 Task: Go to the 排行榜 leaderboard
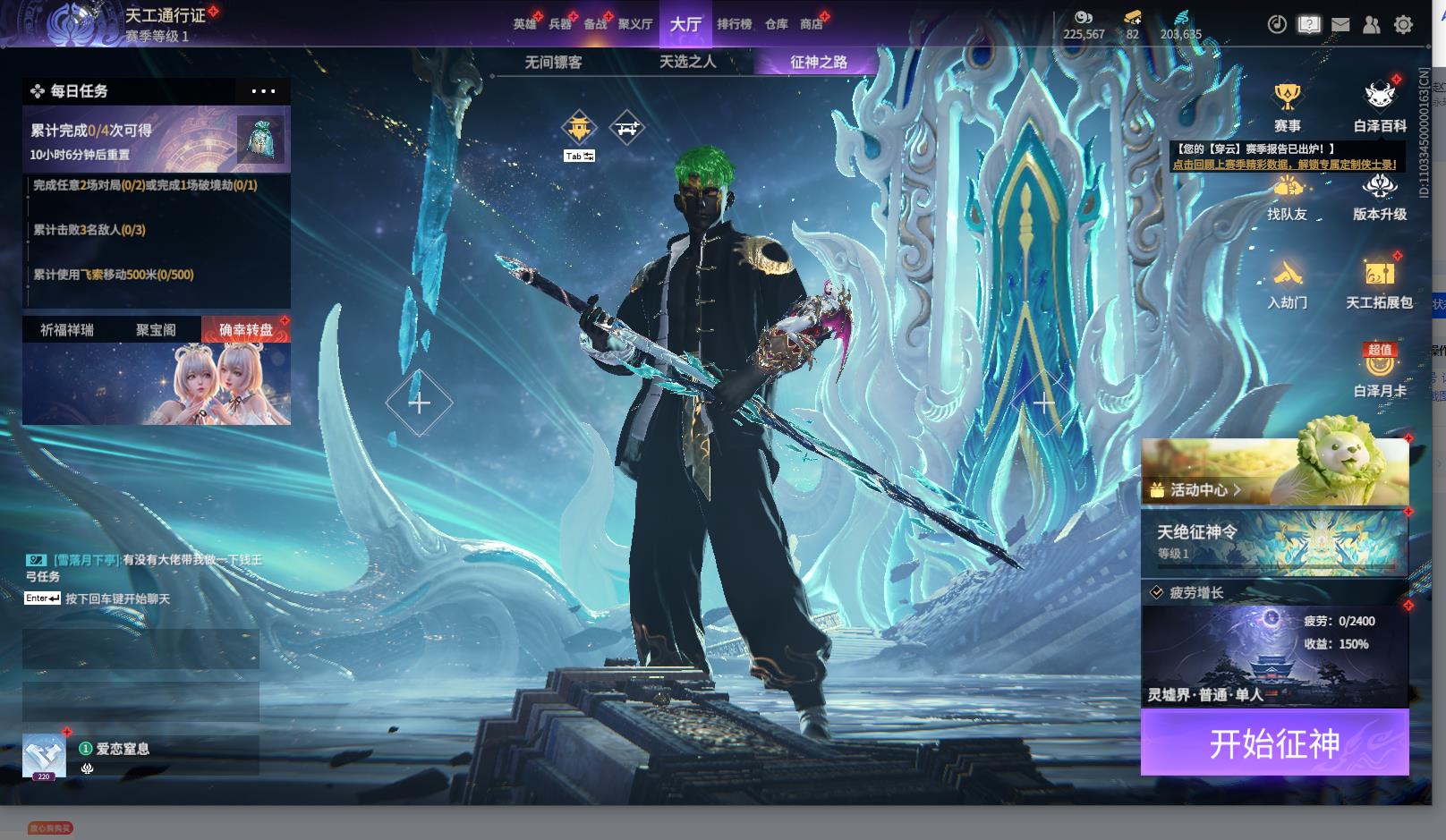[x=734, y=24]
